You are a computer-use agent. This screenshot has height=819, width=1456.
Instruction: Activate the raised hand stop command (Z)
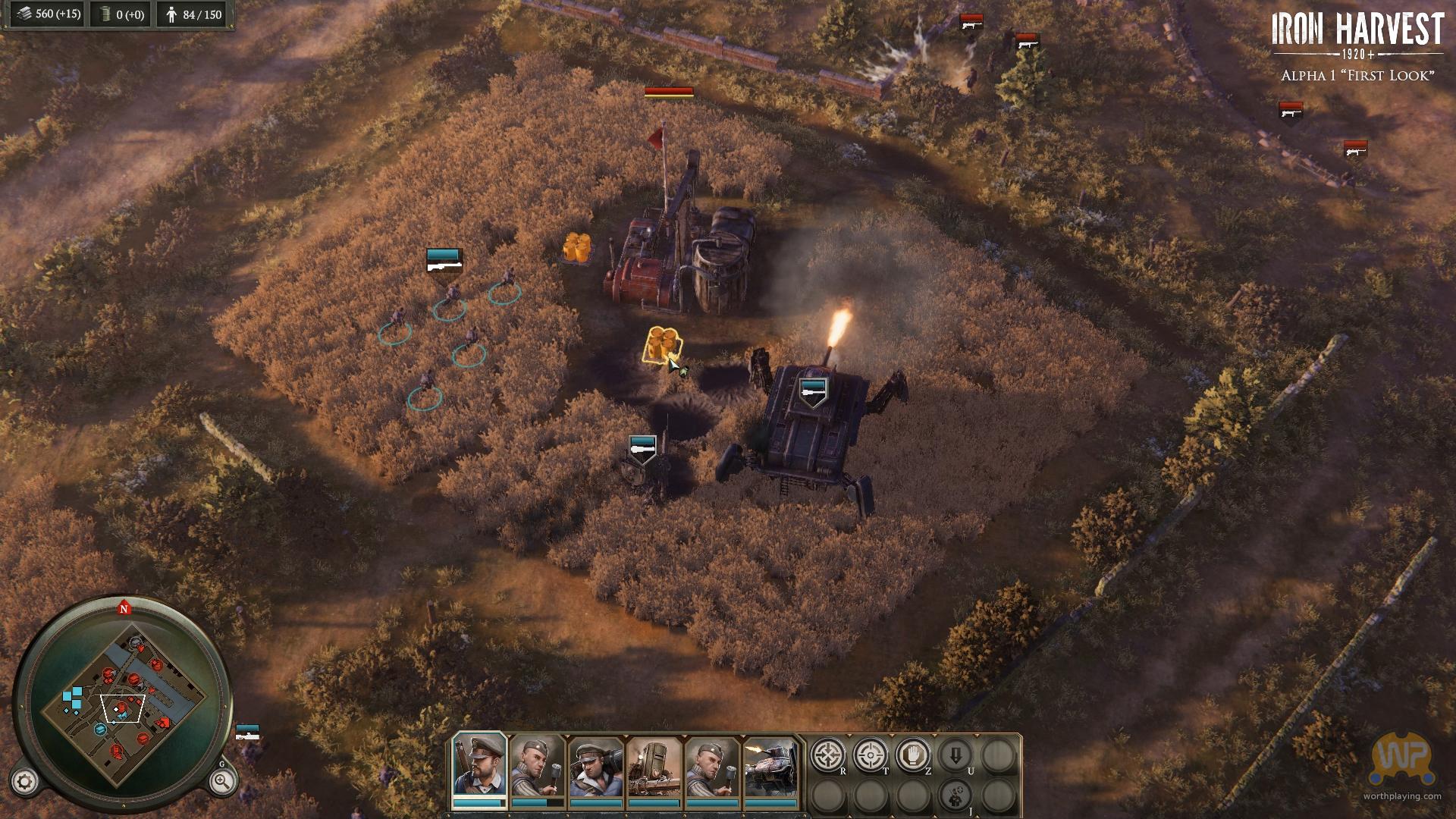click(913, 755)
